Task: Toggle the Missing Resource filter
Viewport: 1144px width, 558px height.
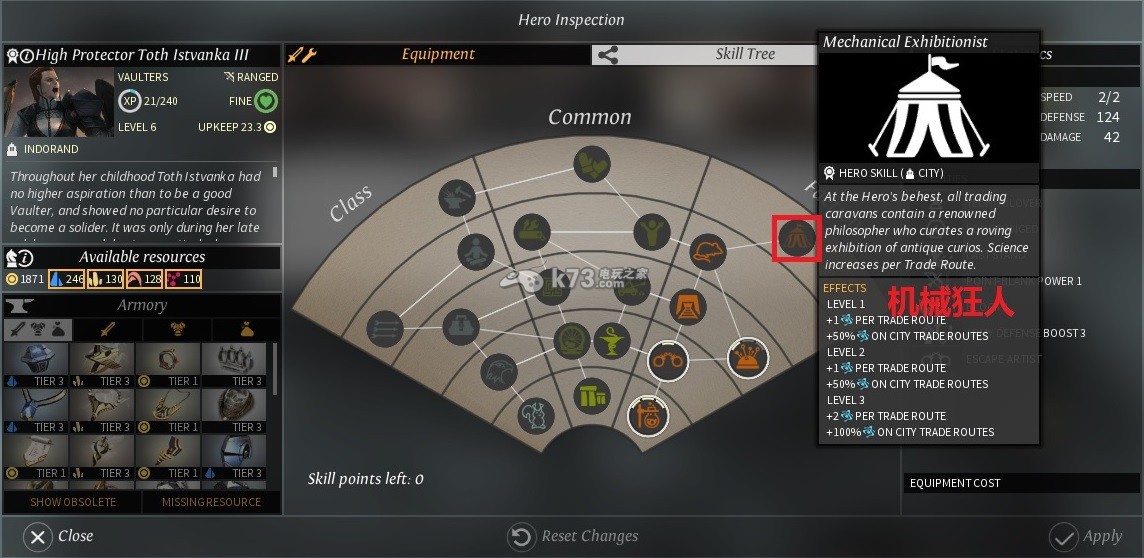Action: 211,502
